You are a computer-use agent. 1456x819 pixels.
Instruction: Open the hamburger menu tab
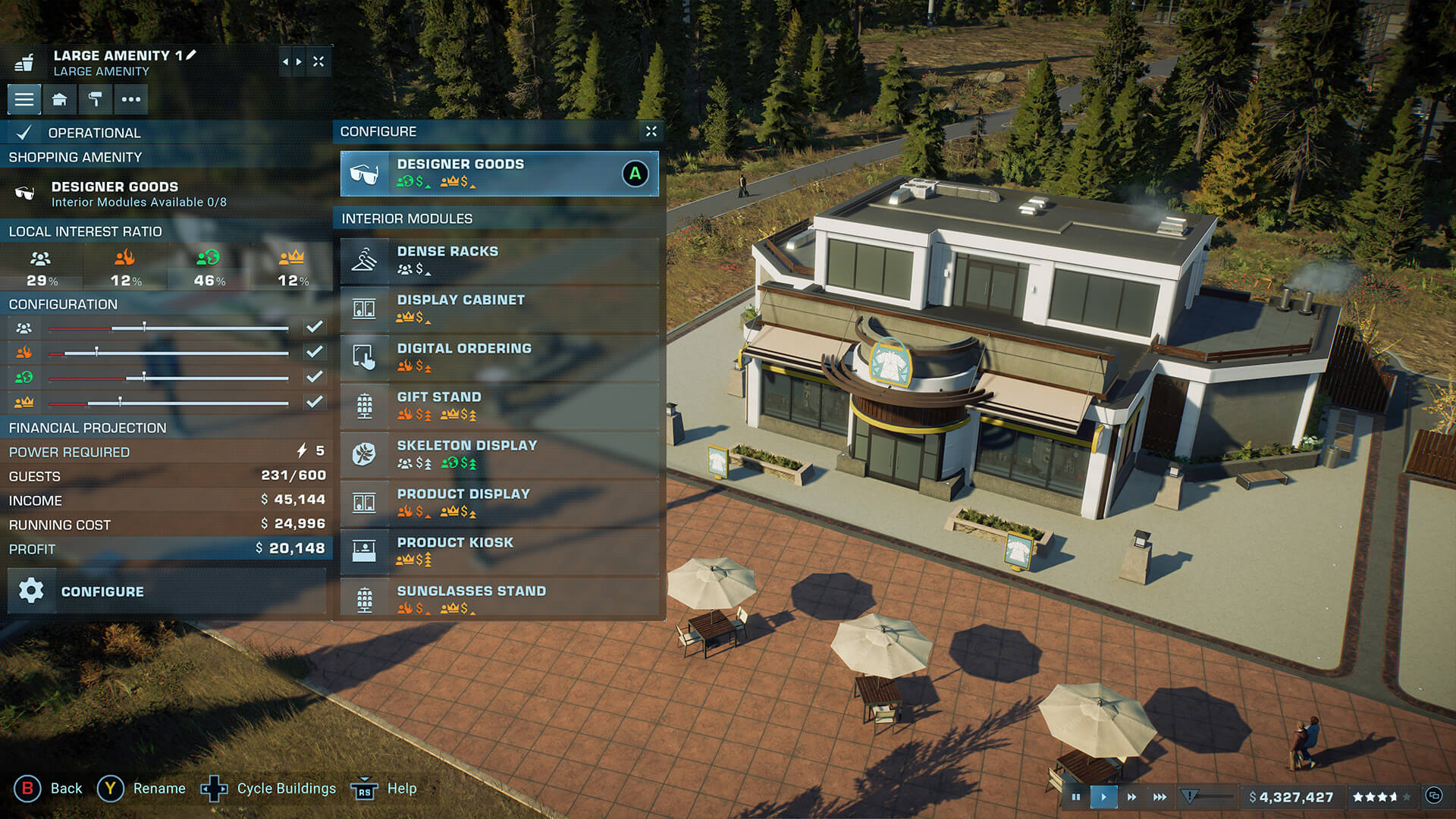pyautogui.click(x=24, y=99)
